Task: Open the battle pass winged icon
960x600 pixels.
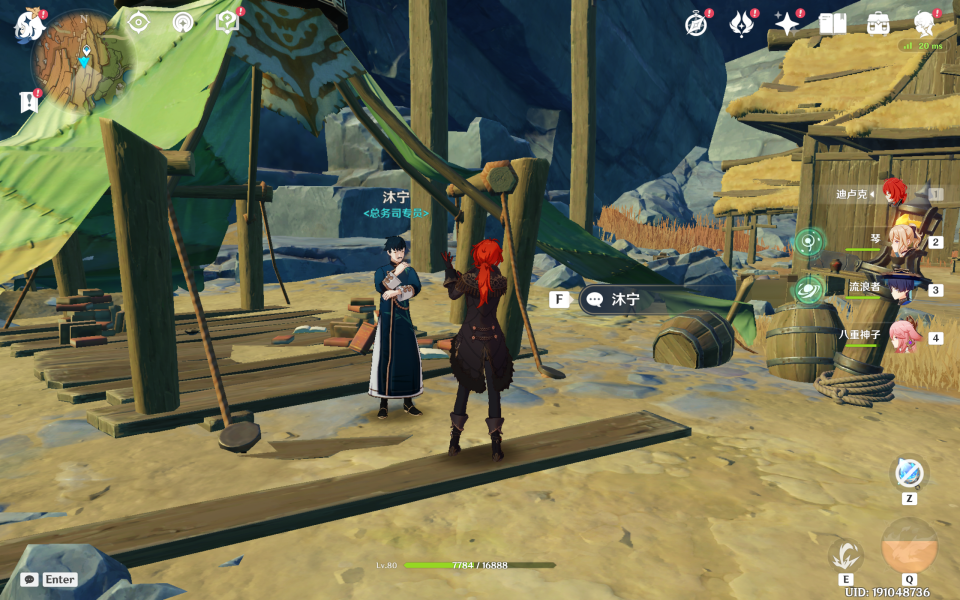Action: pyautogui.click(x=741, y=24)
